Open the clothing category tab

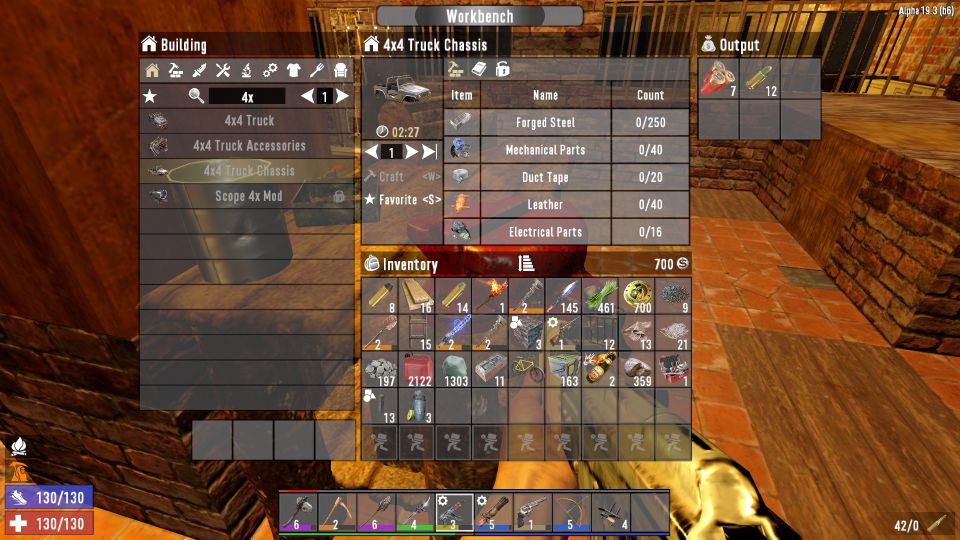[x=293, y=70]
